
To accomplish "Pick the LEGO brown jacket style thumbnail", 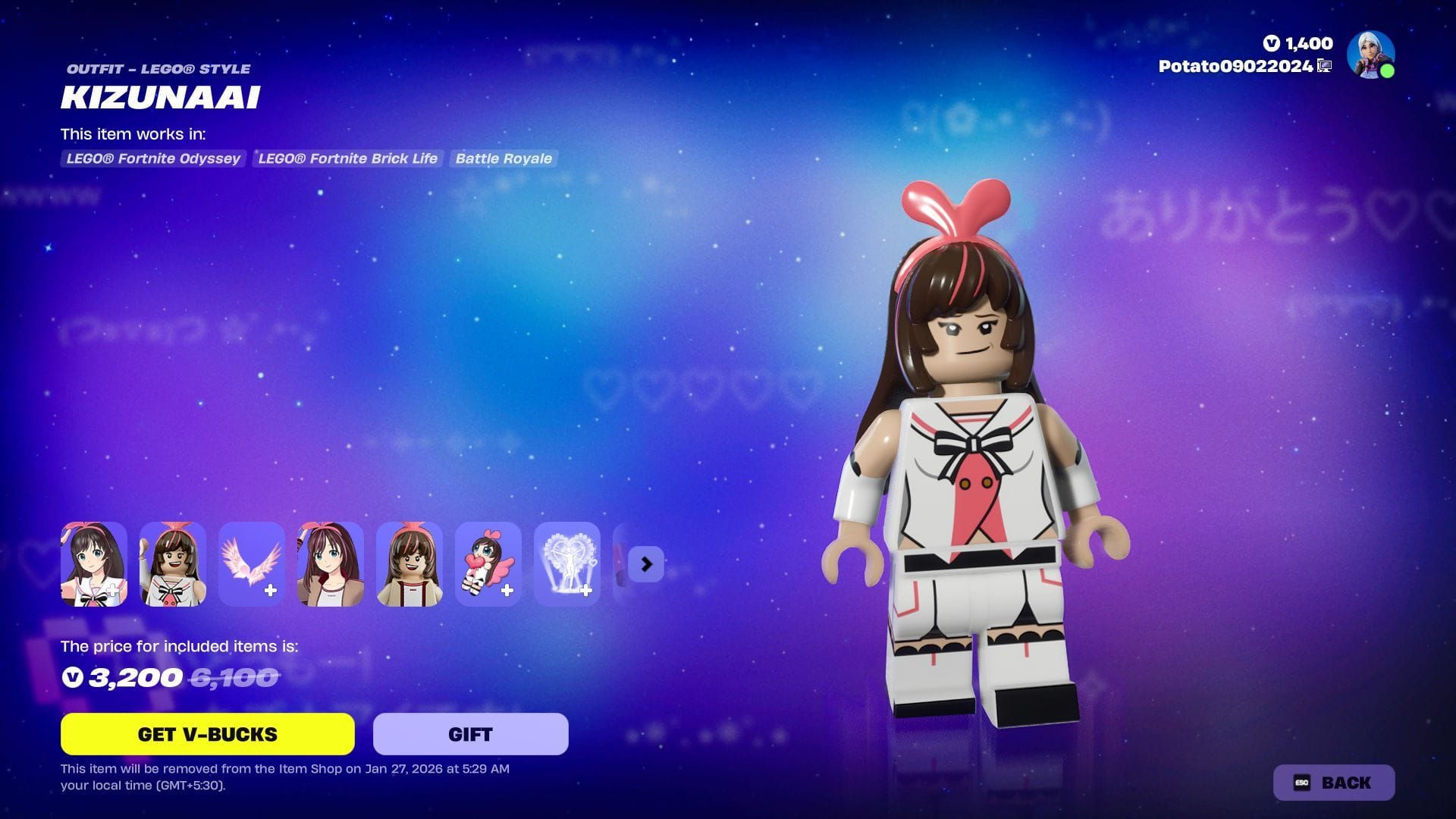I will [x=409, y=564].
